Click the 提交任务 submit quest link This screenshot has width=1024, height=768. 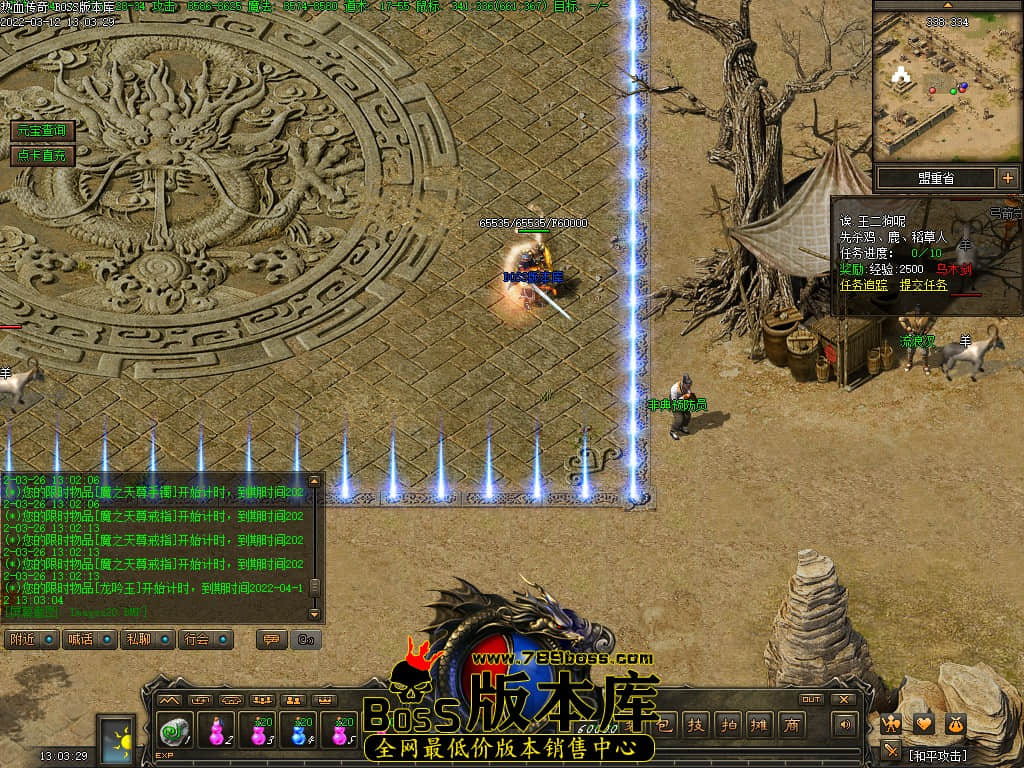coord(923,285)
